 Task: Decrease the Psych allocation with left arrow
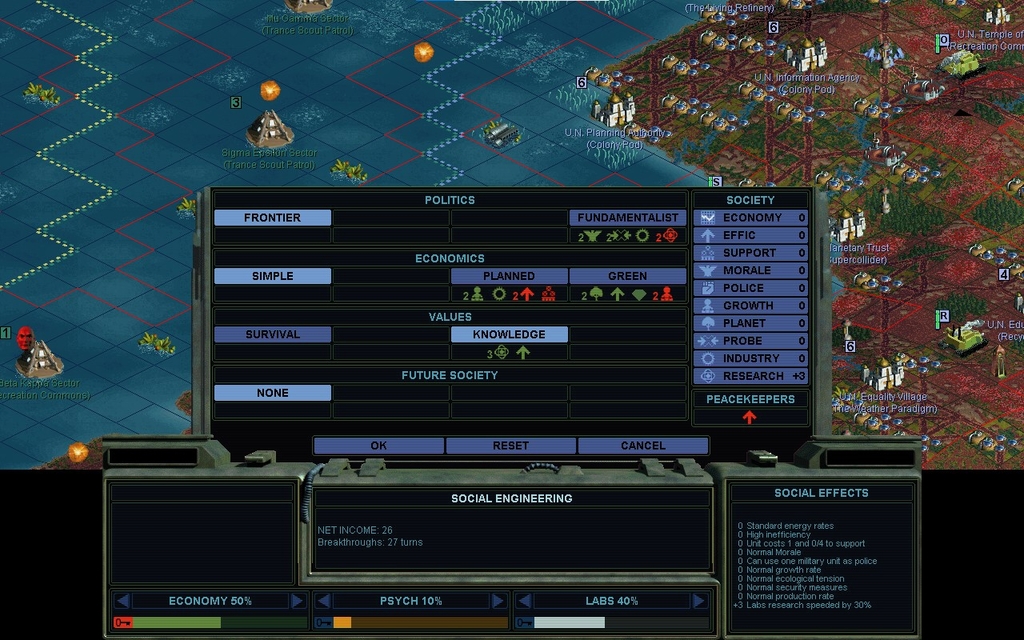[323, 601]
